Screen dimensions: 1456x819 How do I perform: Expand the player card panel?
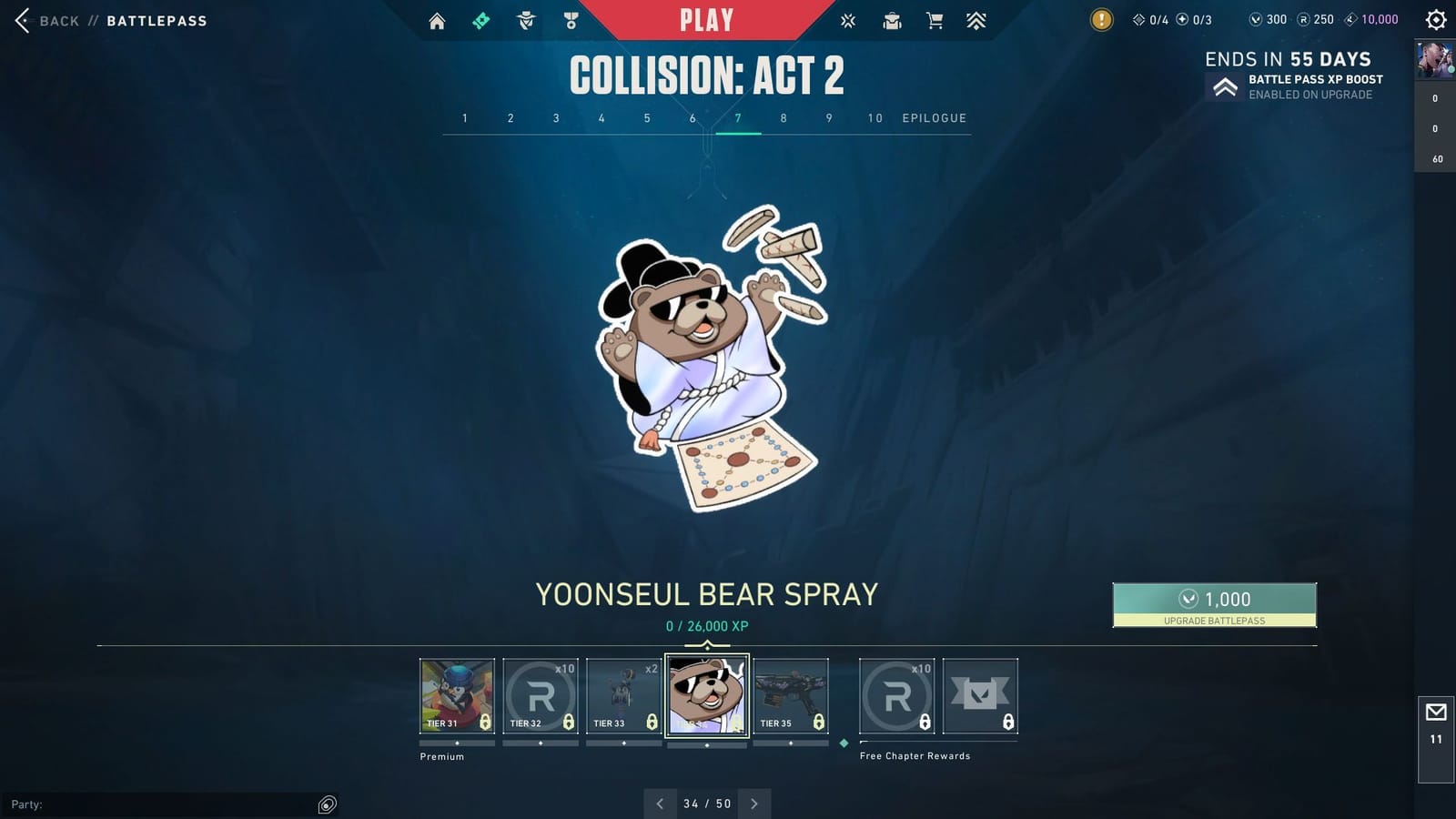pyautogui.click(x=1434, y=62)
